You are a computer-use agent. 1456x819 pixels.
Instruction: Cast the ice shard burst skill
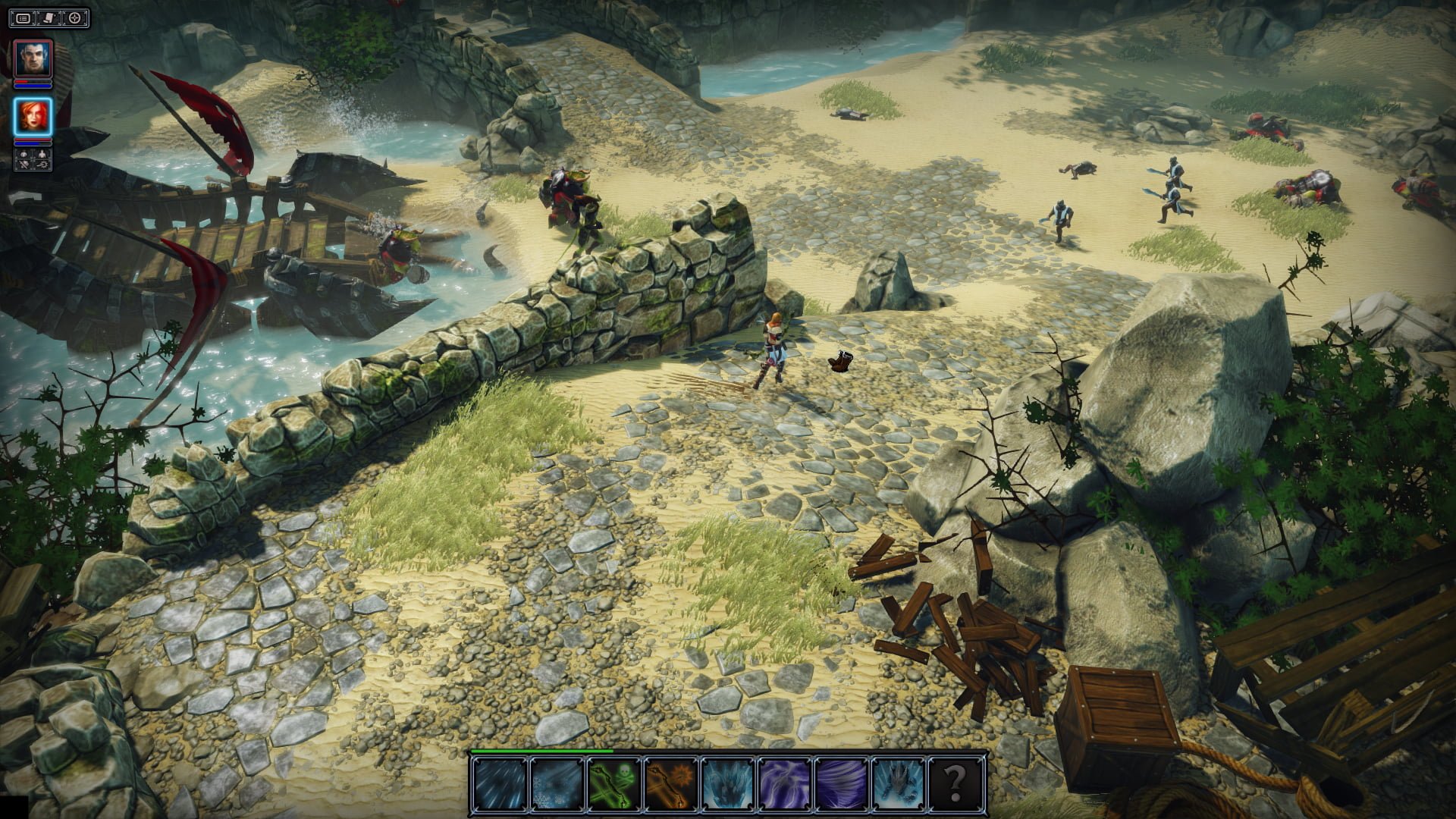pyautogui.click(x=727, y=784)
